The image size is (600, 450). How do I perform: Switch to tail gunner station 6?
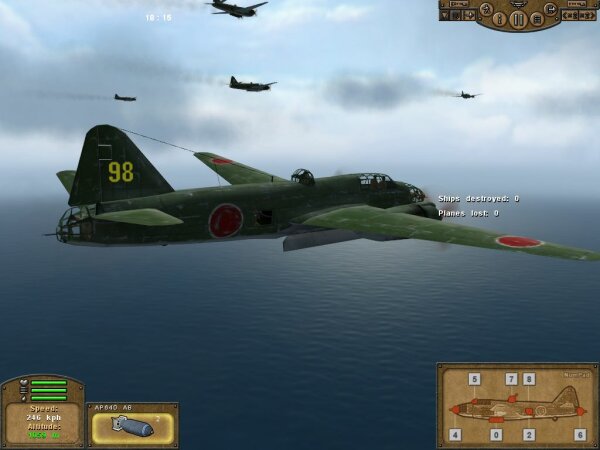[x=580, y=435]
